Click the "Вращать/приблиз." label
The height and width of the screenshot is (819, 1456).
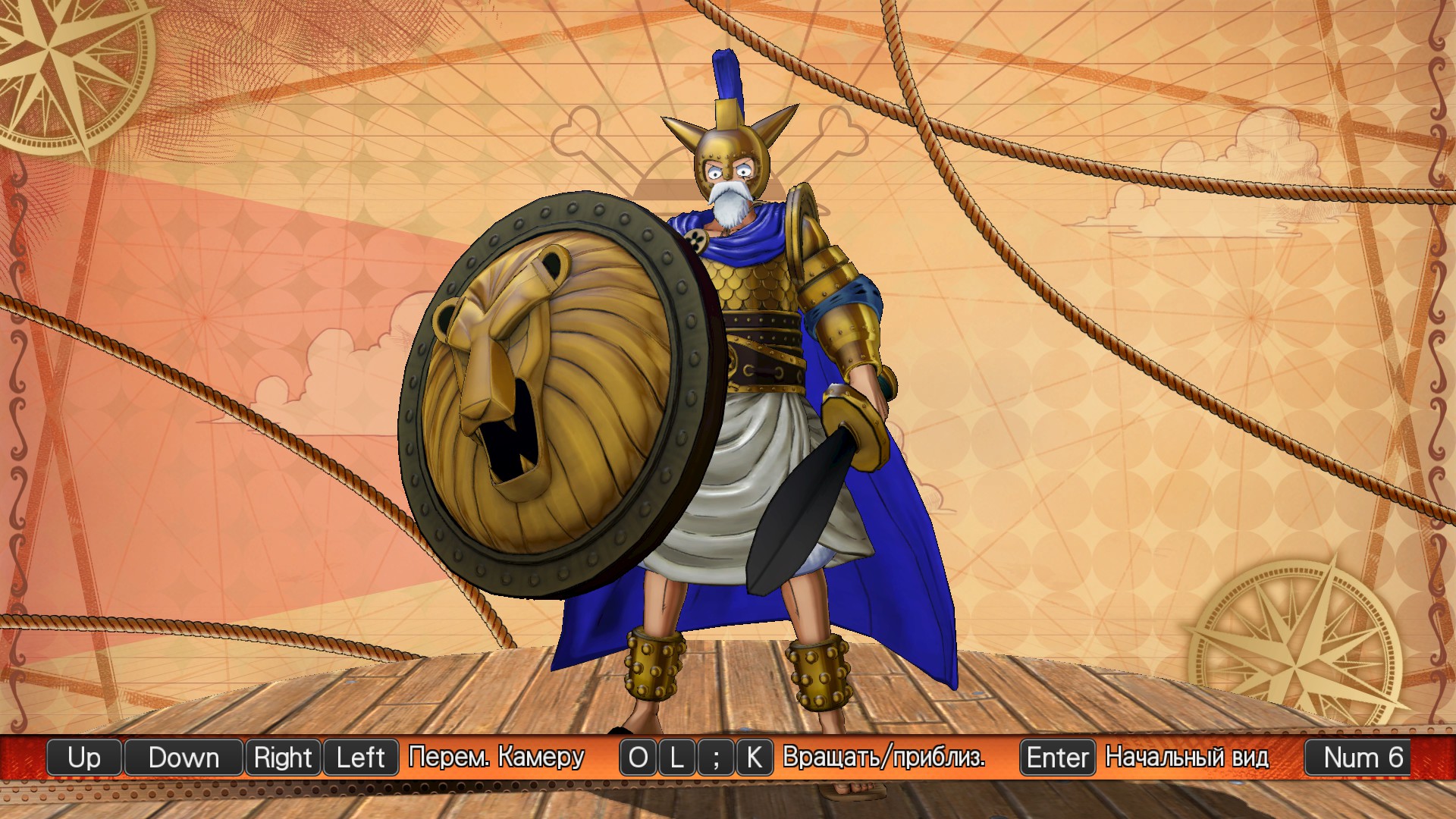tap(885, 758)
